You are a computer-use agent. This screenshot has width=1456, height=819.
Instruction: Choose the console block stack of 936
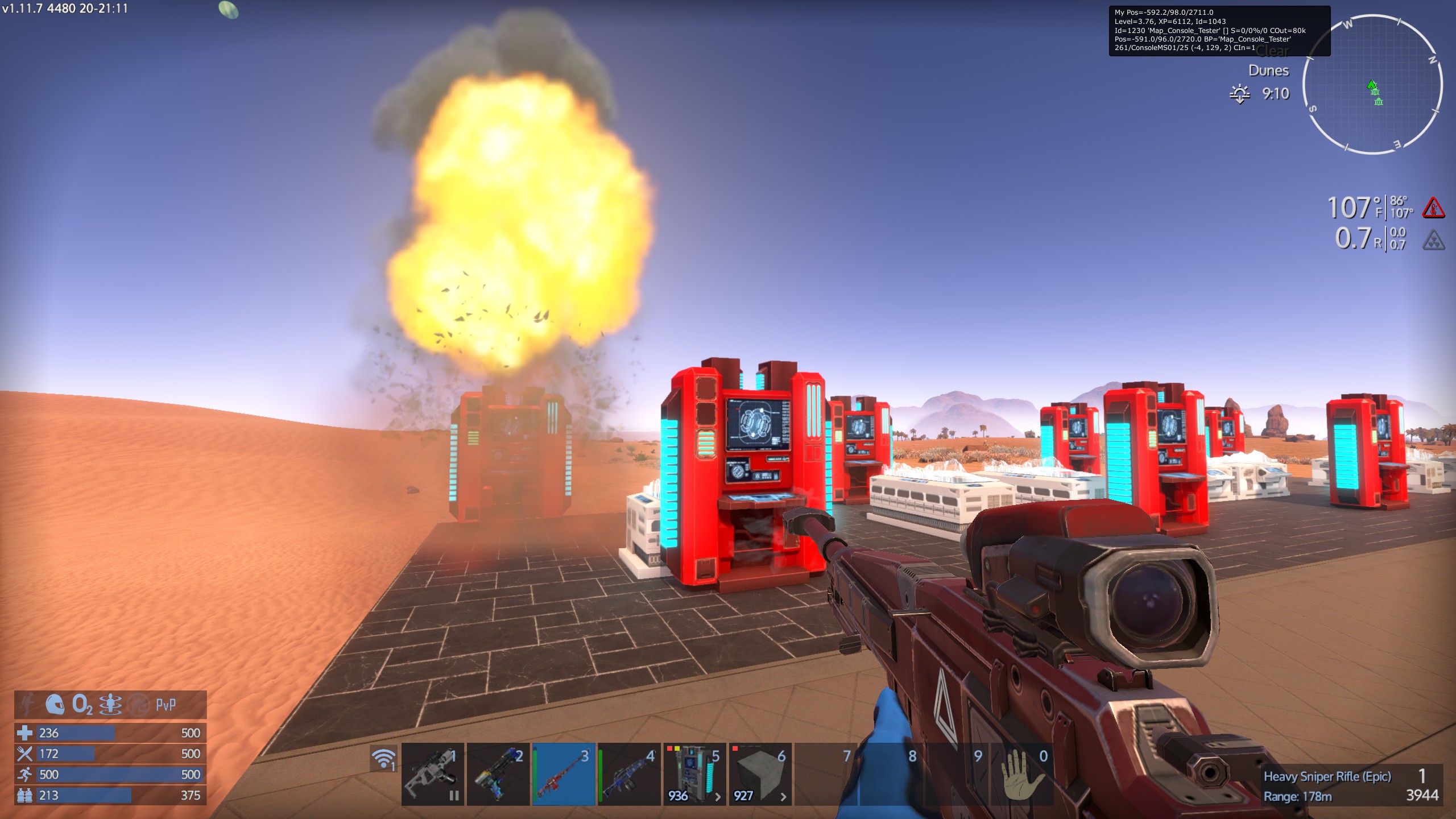pyautogui.click(x=694, y=774)
